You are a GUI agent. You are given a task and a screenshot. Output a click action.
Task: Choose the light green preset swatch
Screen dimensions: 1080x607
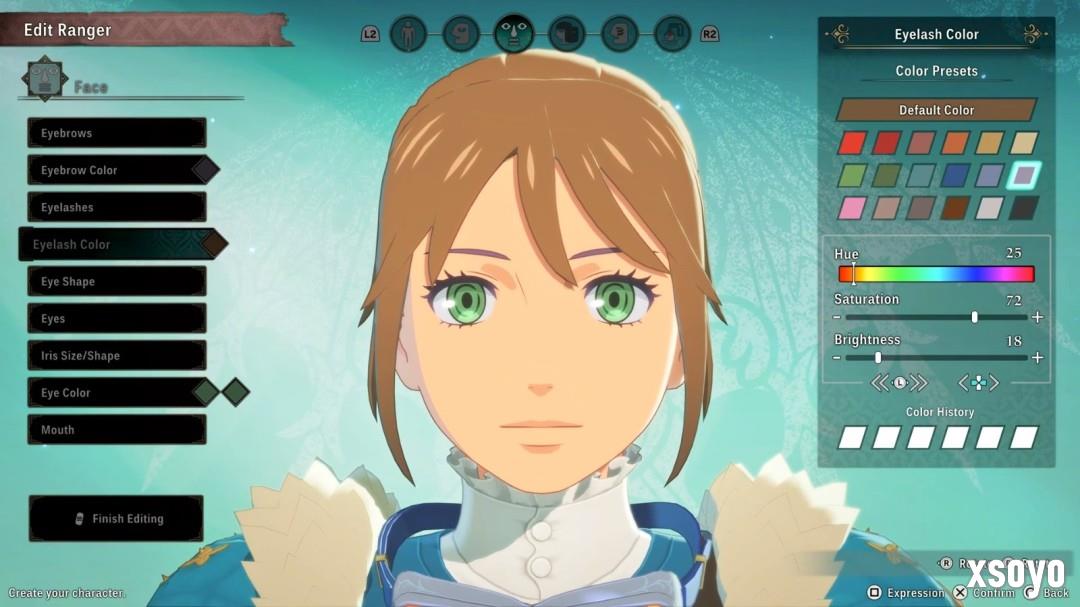pos(852,175)
